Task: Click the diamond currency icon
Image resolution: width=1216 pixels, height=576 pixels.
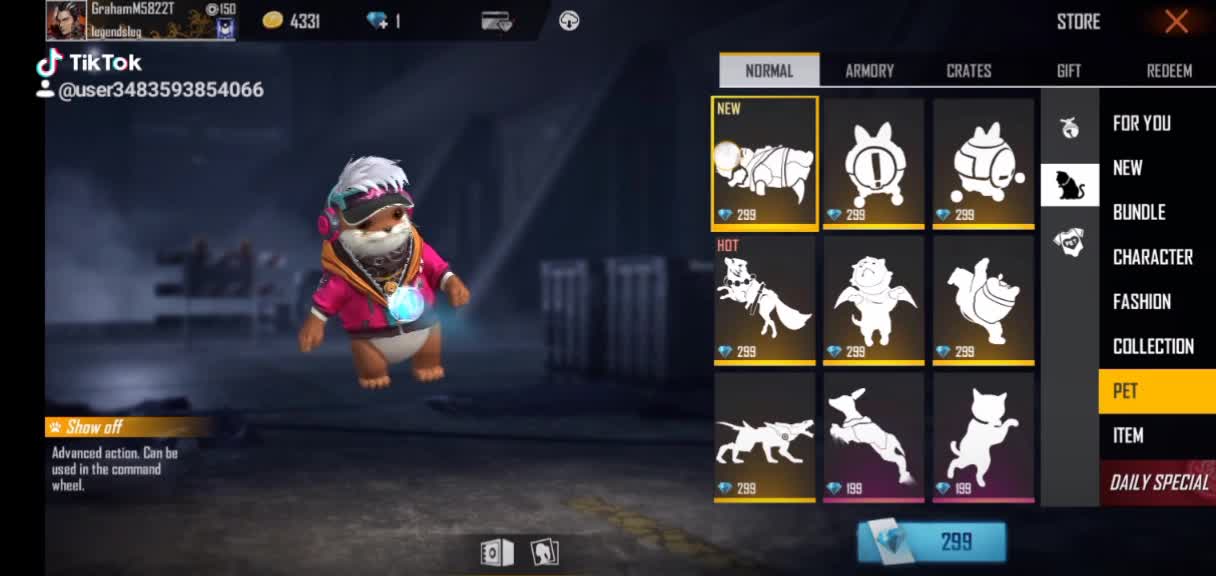Action: pos(378,21)
